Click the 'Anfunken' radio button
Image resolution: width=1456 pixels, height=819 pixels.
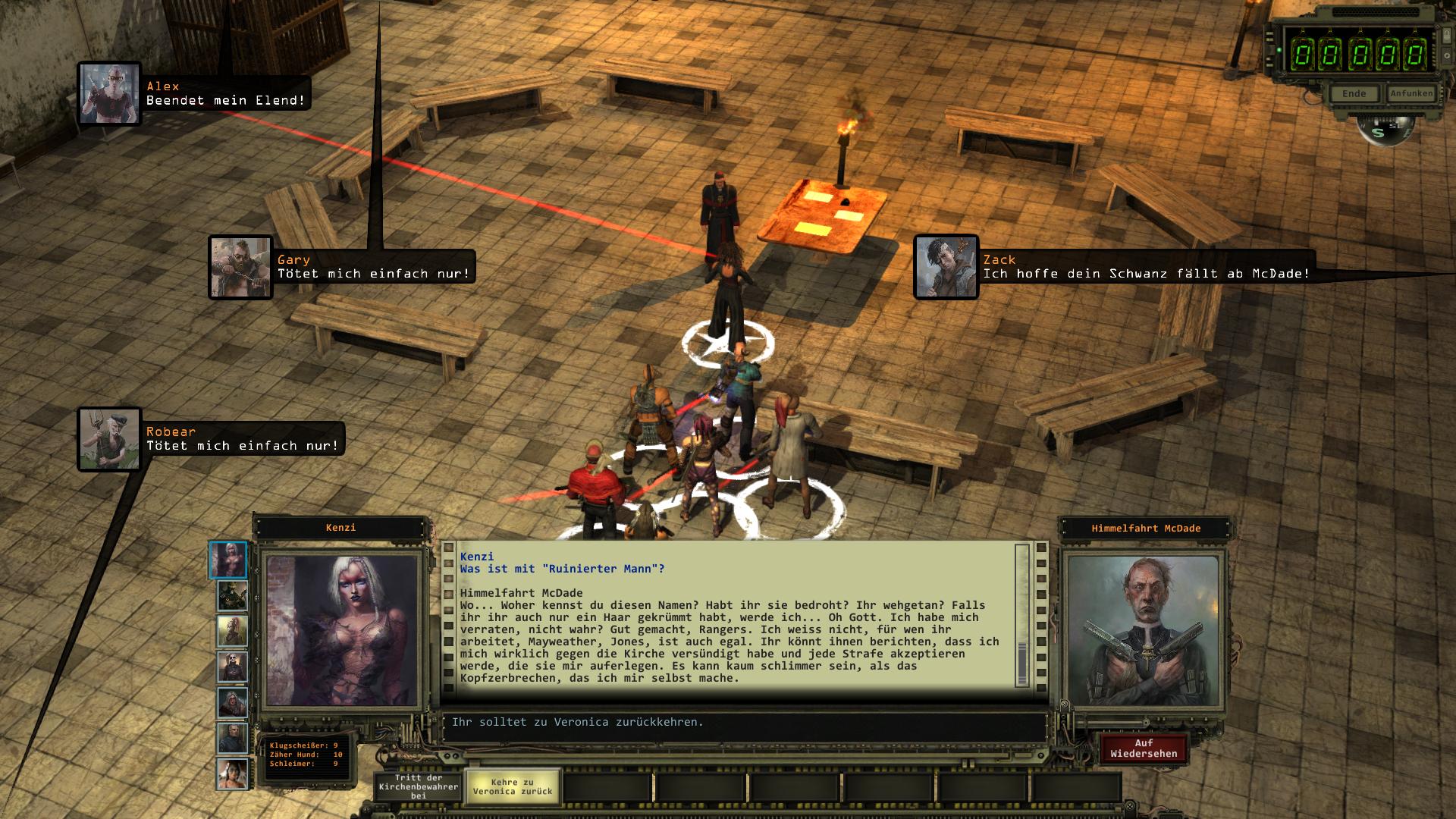1410,94
